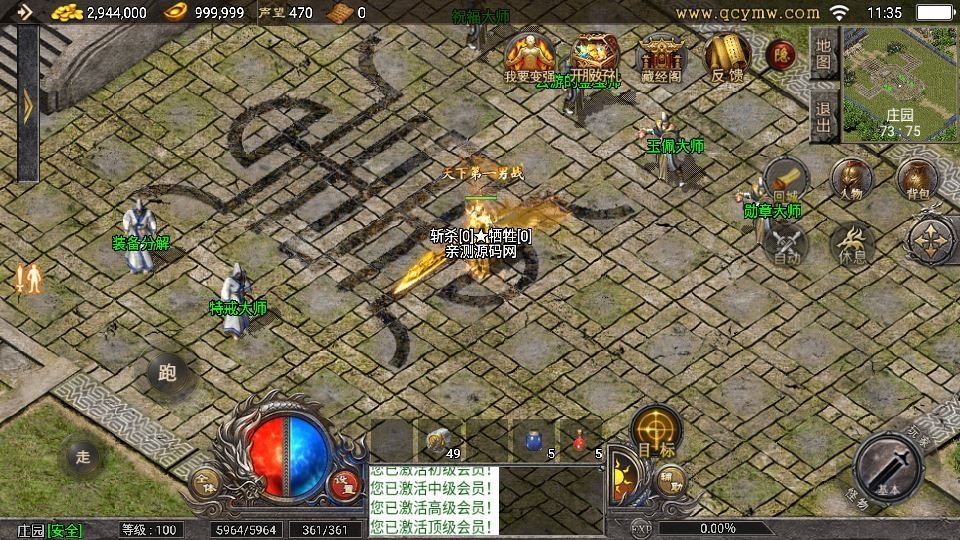Select the 跑 run movement button
960x540 pixels.
pos(167,373)
